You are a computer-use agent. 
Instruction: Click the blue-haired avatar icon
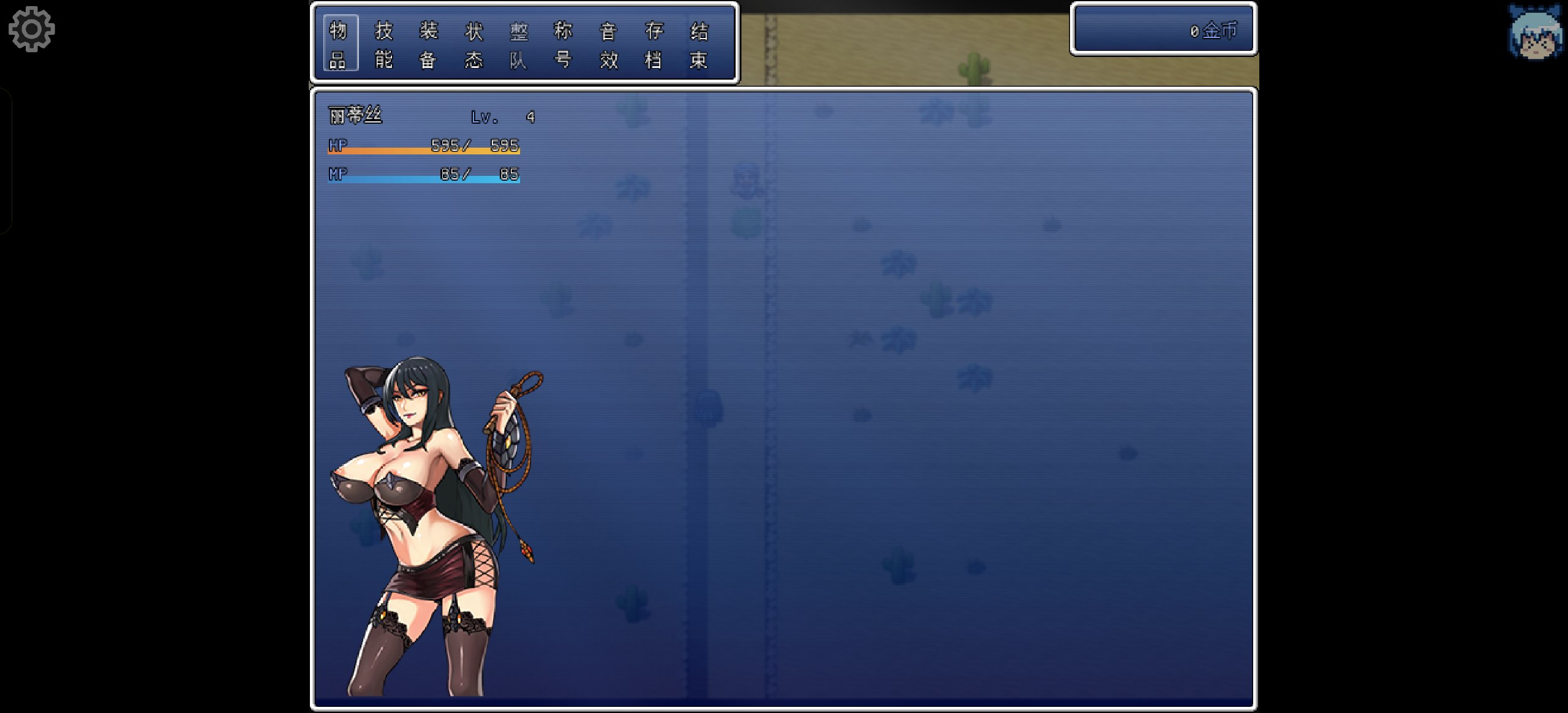(1535, 34)
